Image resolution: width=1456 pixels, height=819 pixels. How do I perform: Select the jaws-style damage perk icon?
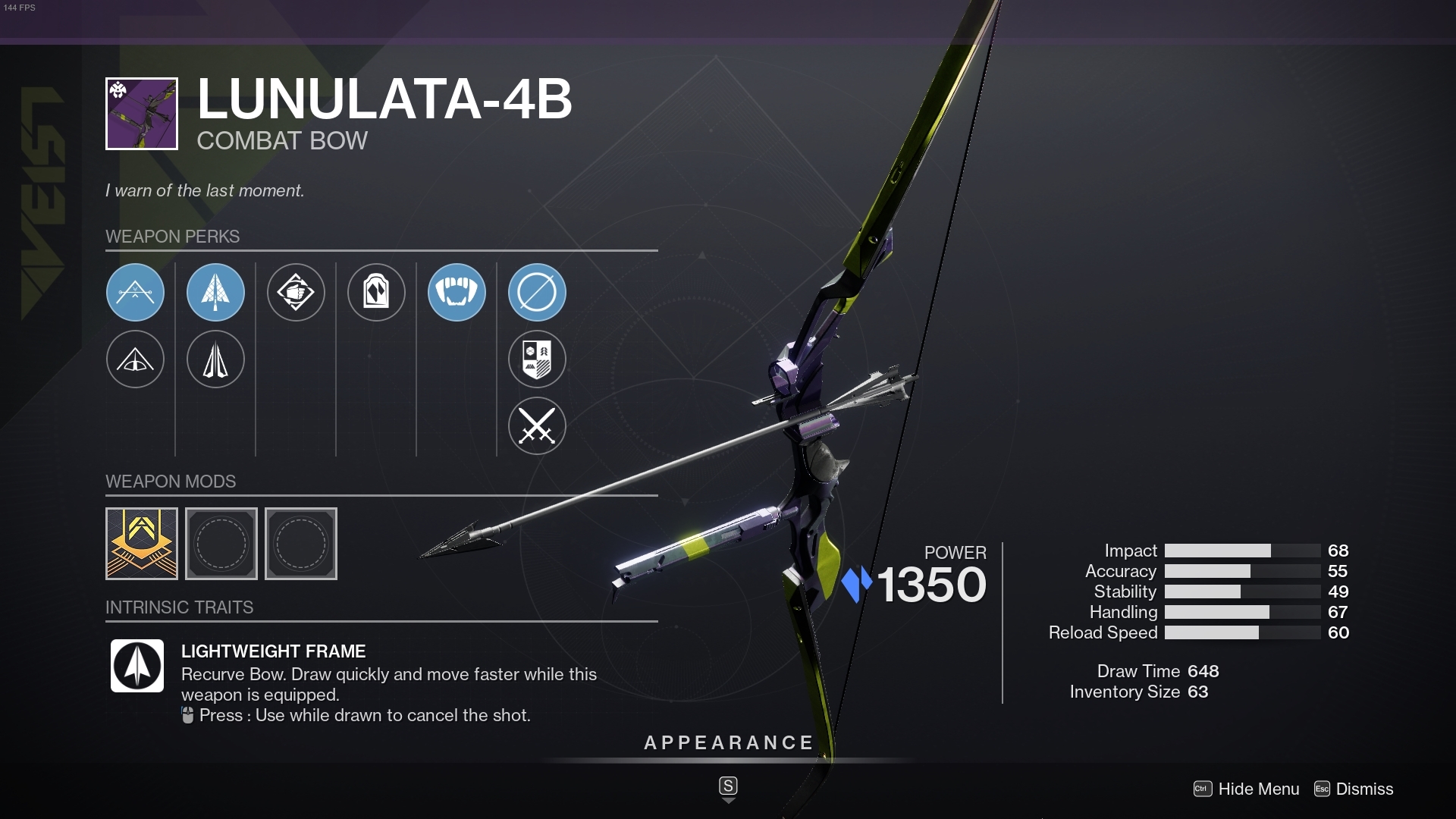457,292
